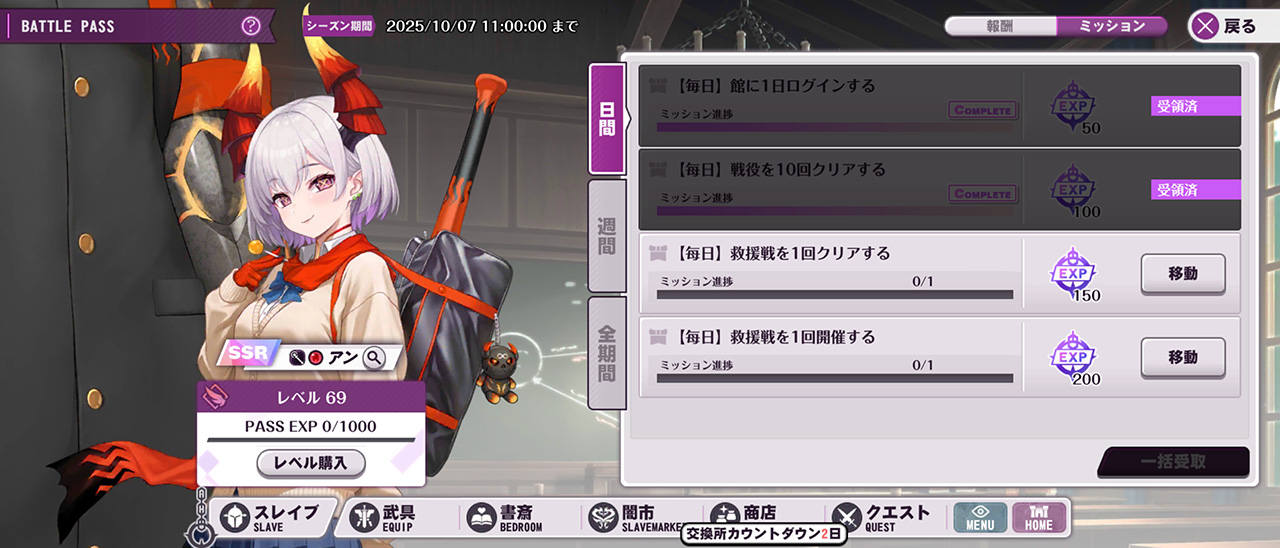Image resolution: width=1280 pixels, height=548 pixels.
Task: Click 移動 for the 救援戦を1回クリアする mission
Action: click(1183, 273)
